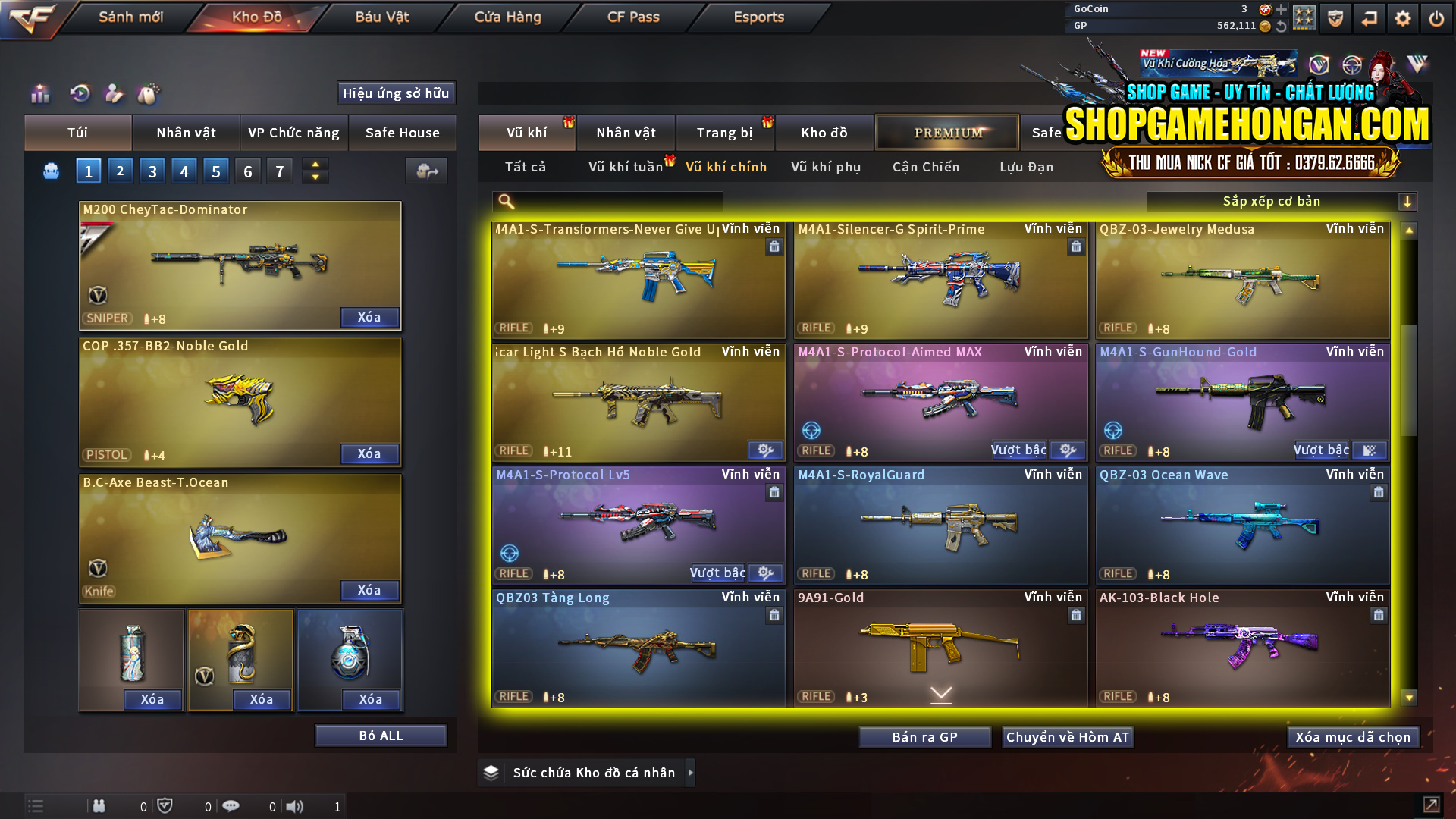Toggle bag slot 7

(x=279, y=171)
